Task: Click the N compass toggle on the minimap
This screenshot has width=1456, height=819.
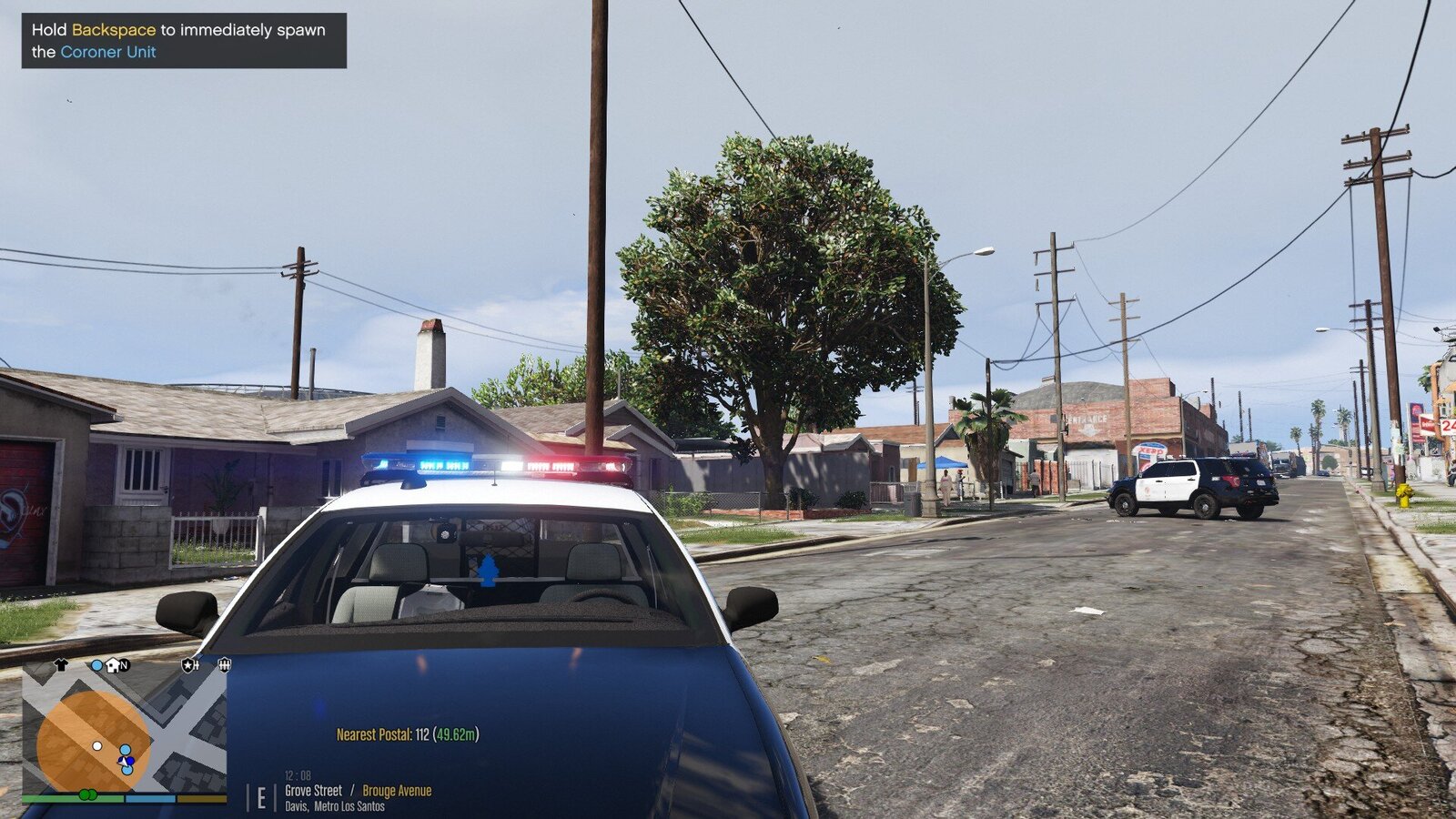Action: point(125,665)
